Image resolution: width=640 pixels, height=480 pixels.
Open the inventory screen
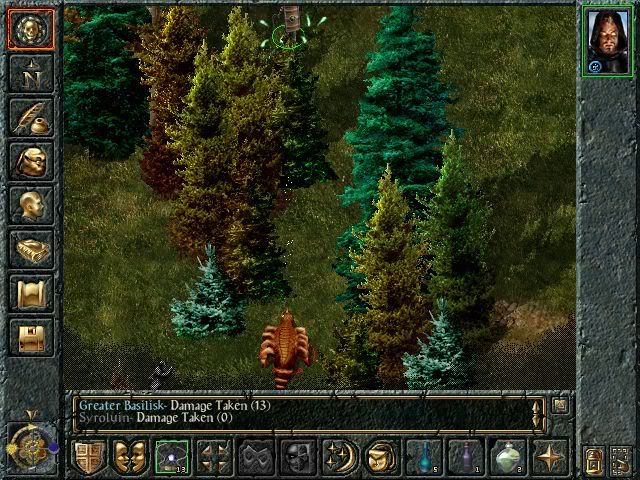tap(29, 161)
